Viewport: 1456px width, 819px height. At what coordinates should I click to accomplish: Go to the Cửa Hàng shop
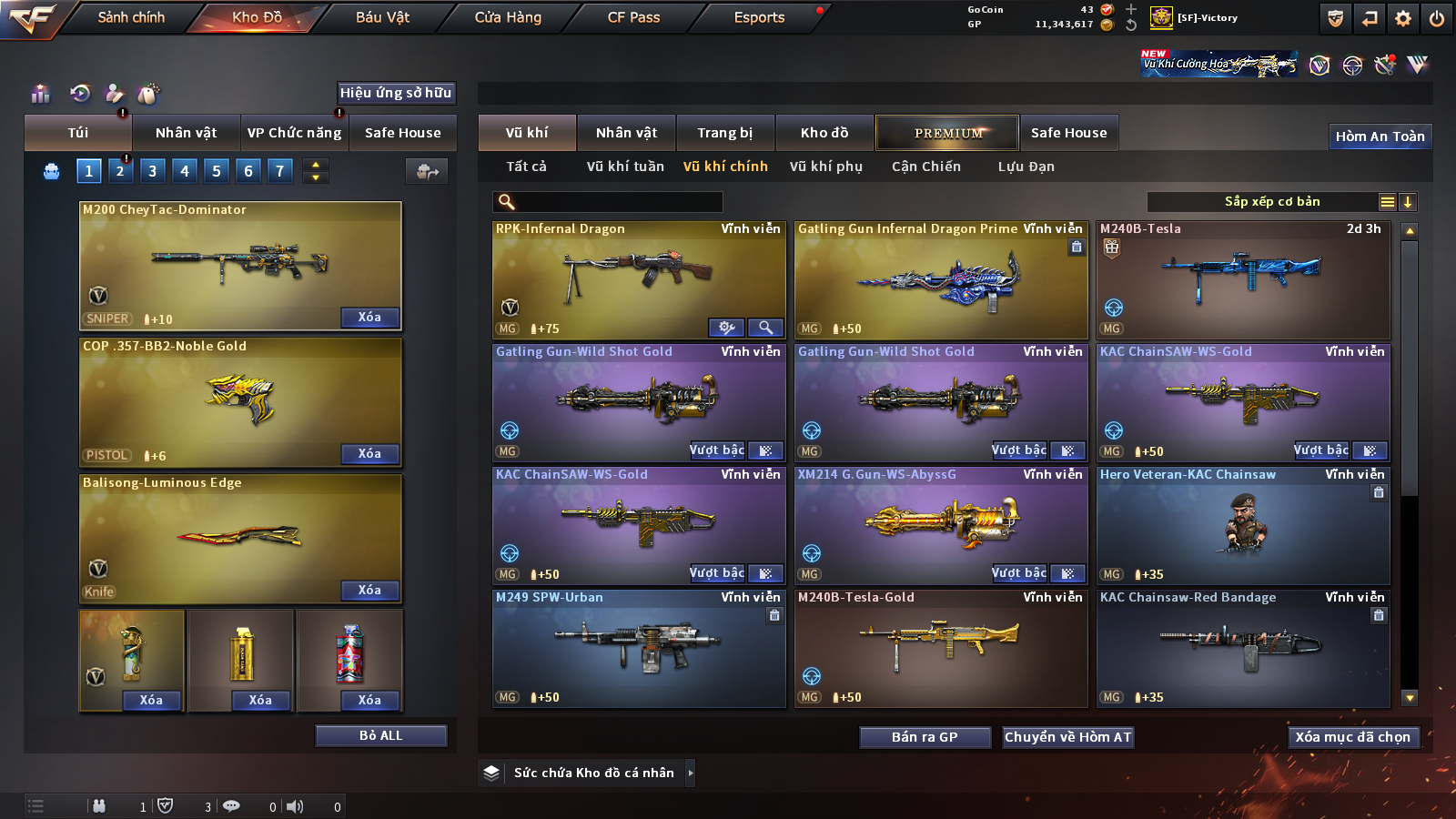508,17
